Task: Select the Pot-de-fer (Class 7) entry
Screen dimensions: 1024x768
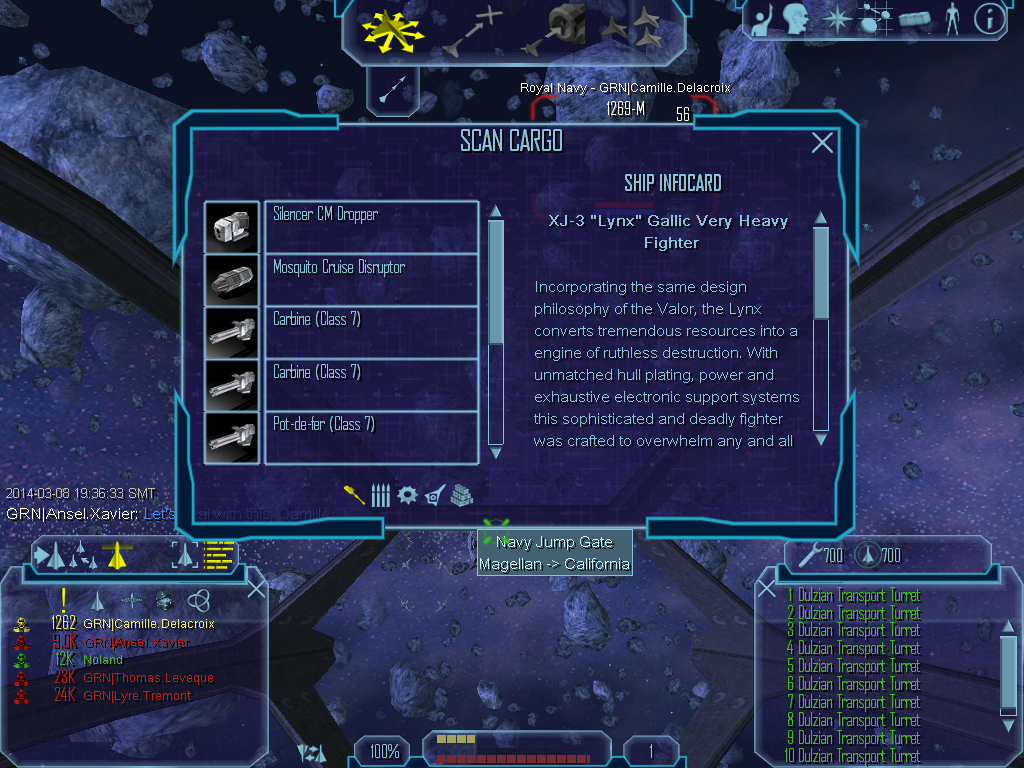Action: pyautogui.click(x=371, y=437)
